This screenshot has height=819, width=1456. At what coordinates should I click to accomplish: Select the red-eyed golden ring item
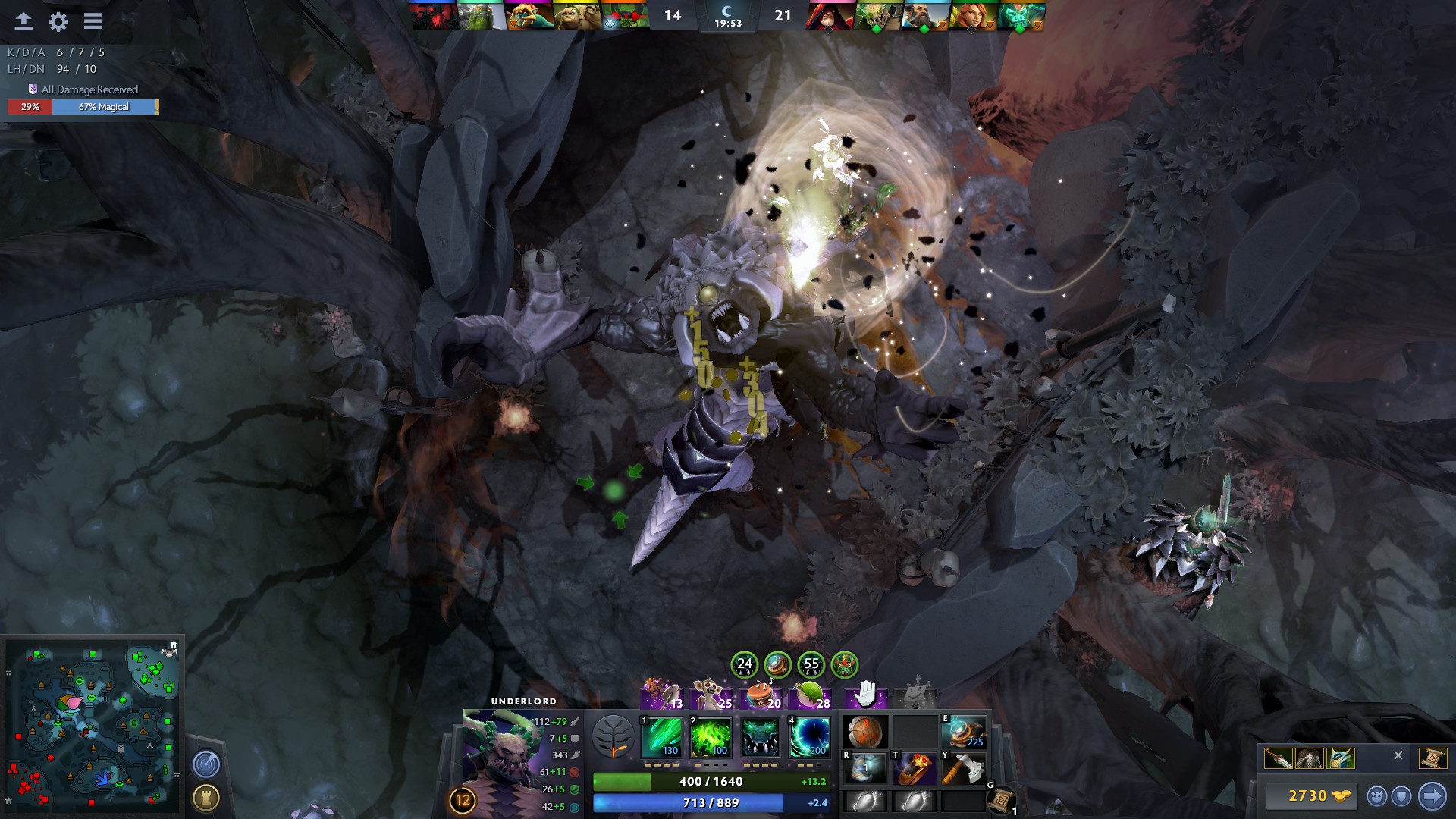click(915, 769)
